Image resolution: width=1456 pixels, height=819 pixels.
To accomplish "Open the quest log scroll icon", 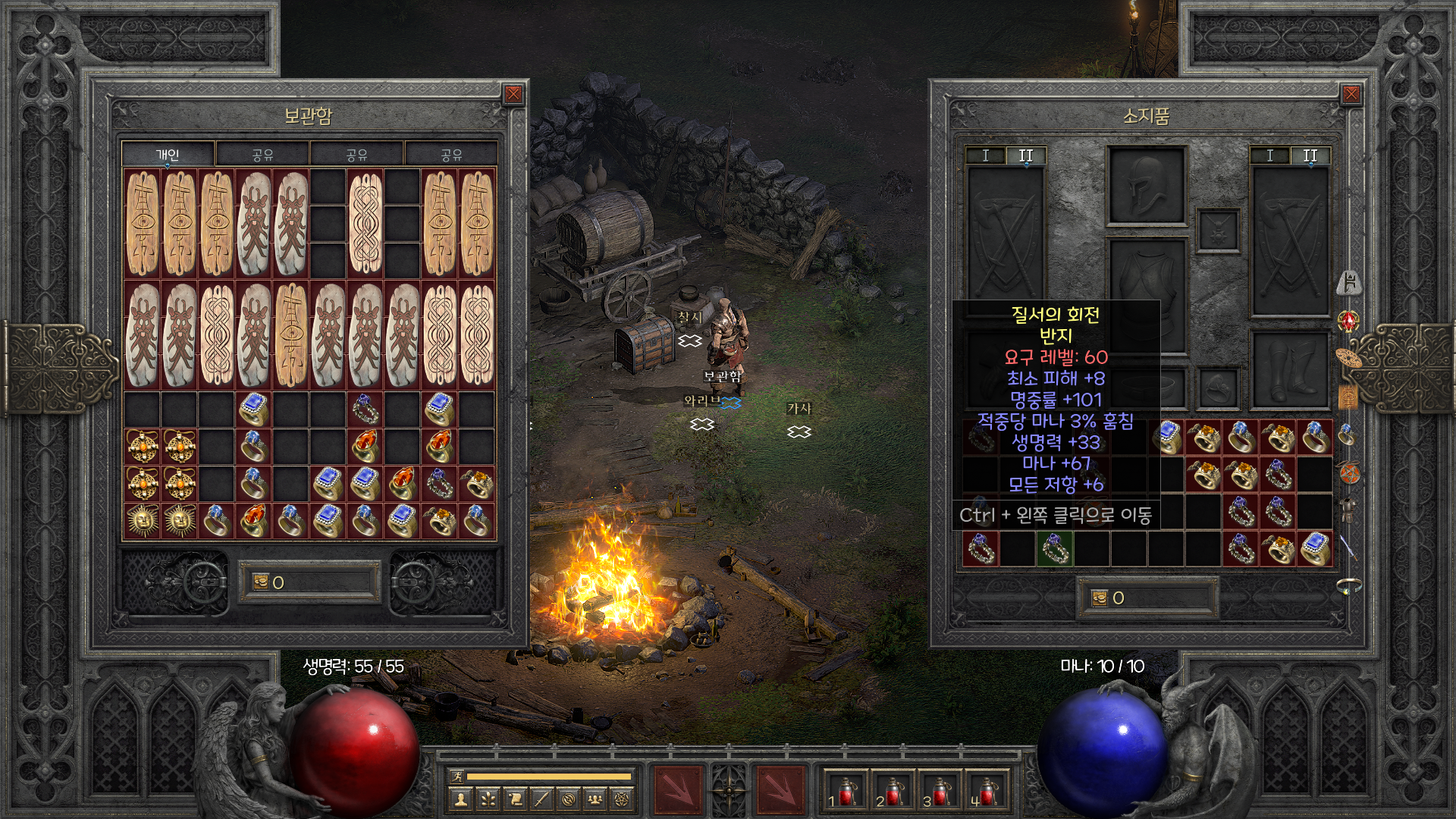I will (x=514, y=799).
